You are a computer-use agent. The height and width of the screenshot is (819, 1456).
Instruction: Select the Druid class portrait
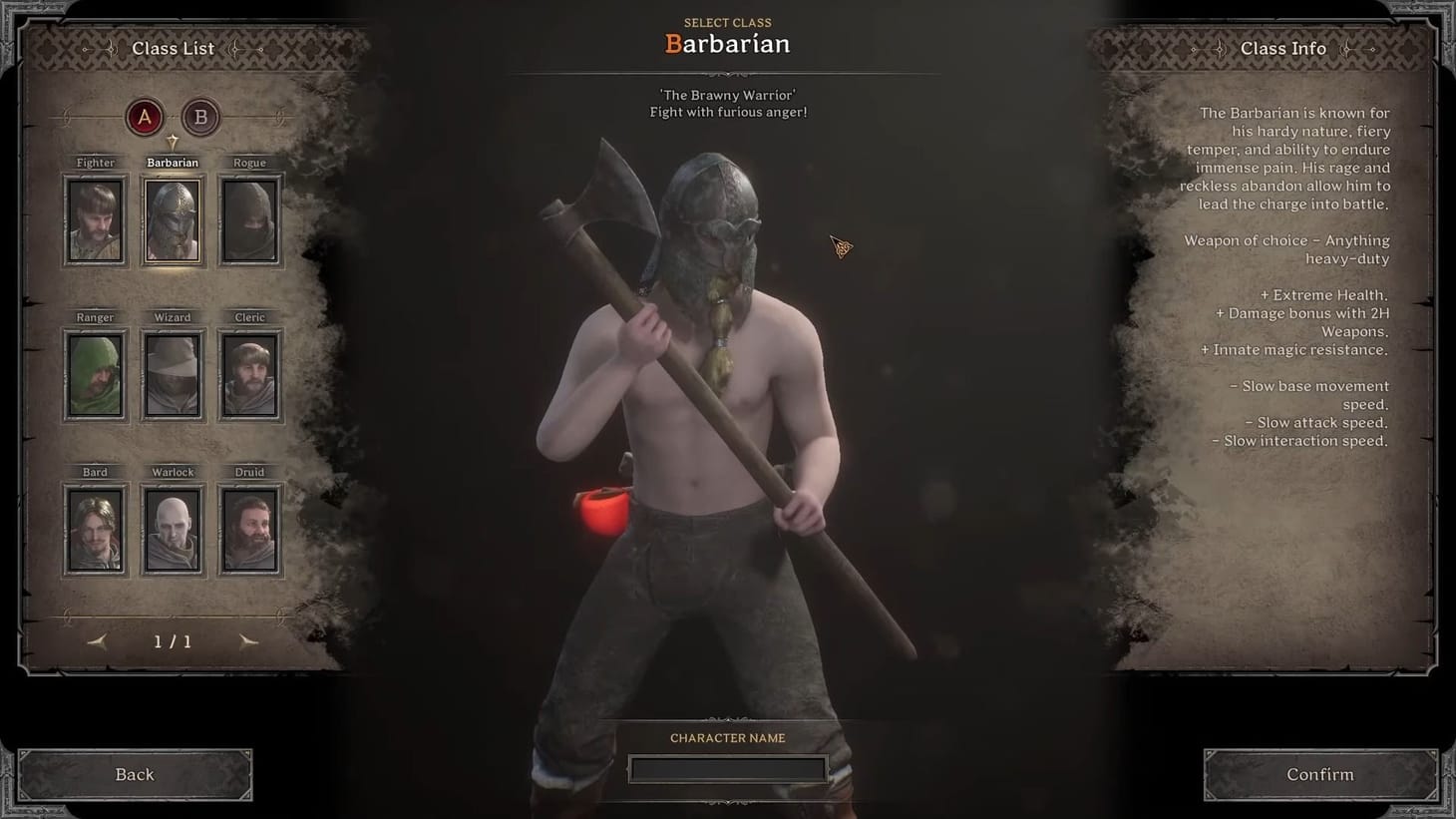pyautogui.click(x=249, y=529)
